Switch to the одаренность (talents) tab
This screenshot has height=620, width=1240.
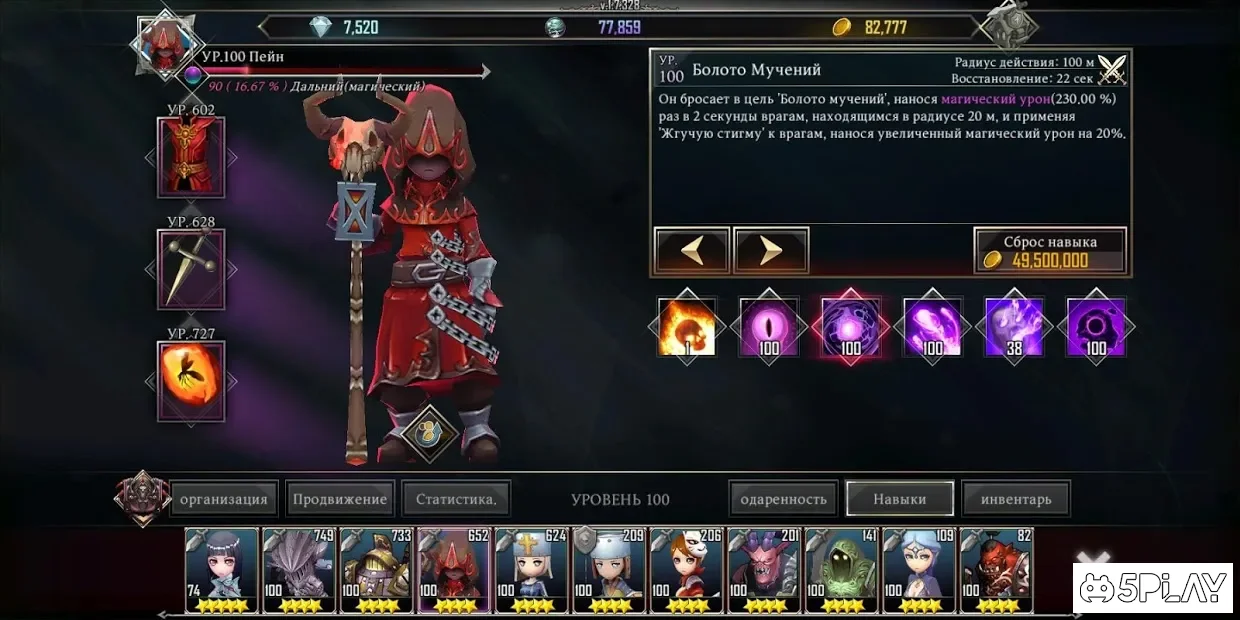click(784, 499)
